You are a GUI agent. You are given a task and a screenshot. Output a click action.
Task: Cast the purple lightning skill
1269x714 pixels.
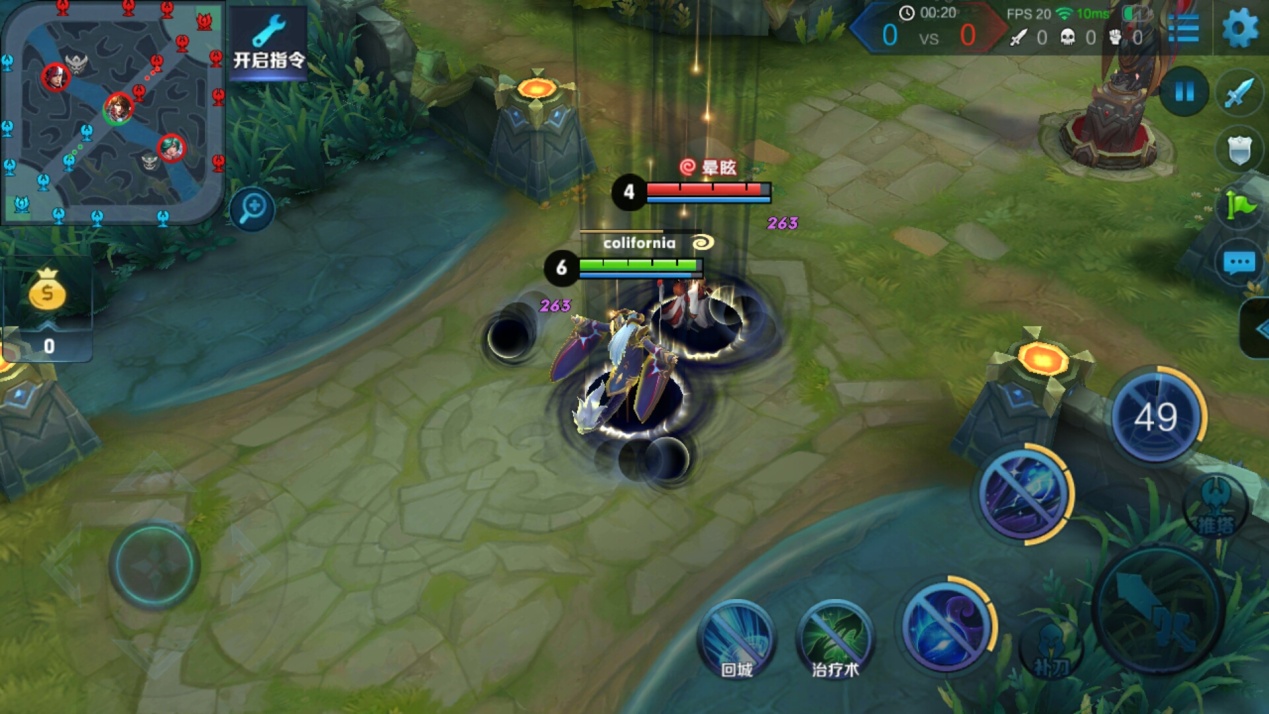(1022, 494)
